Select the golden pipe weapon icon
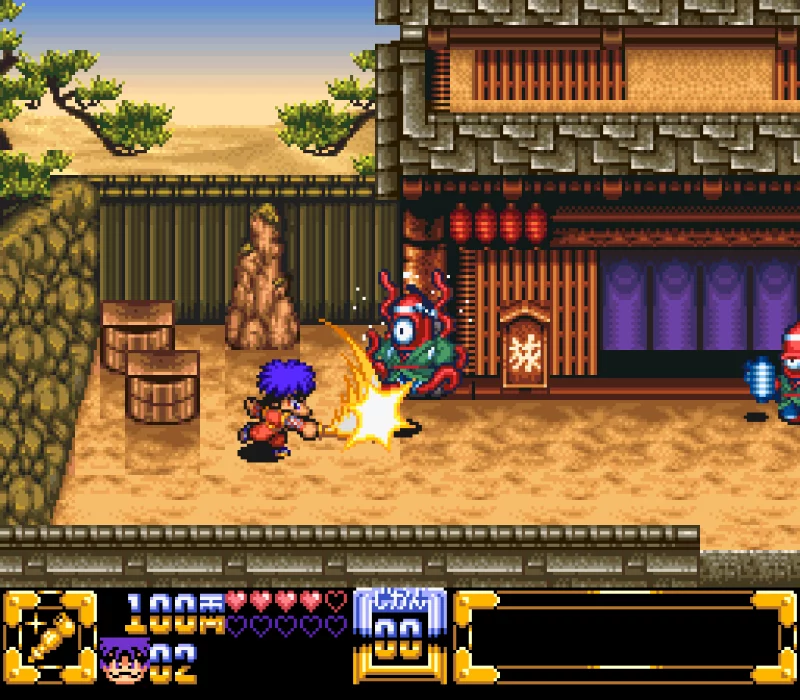The height and width of the screenshot is (700, 800). point(50,639)
